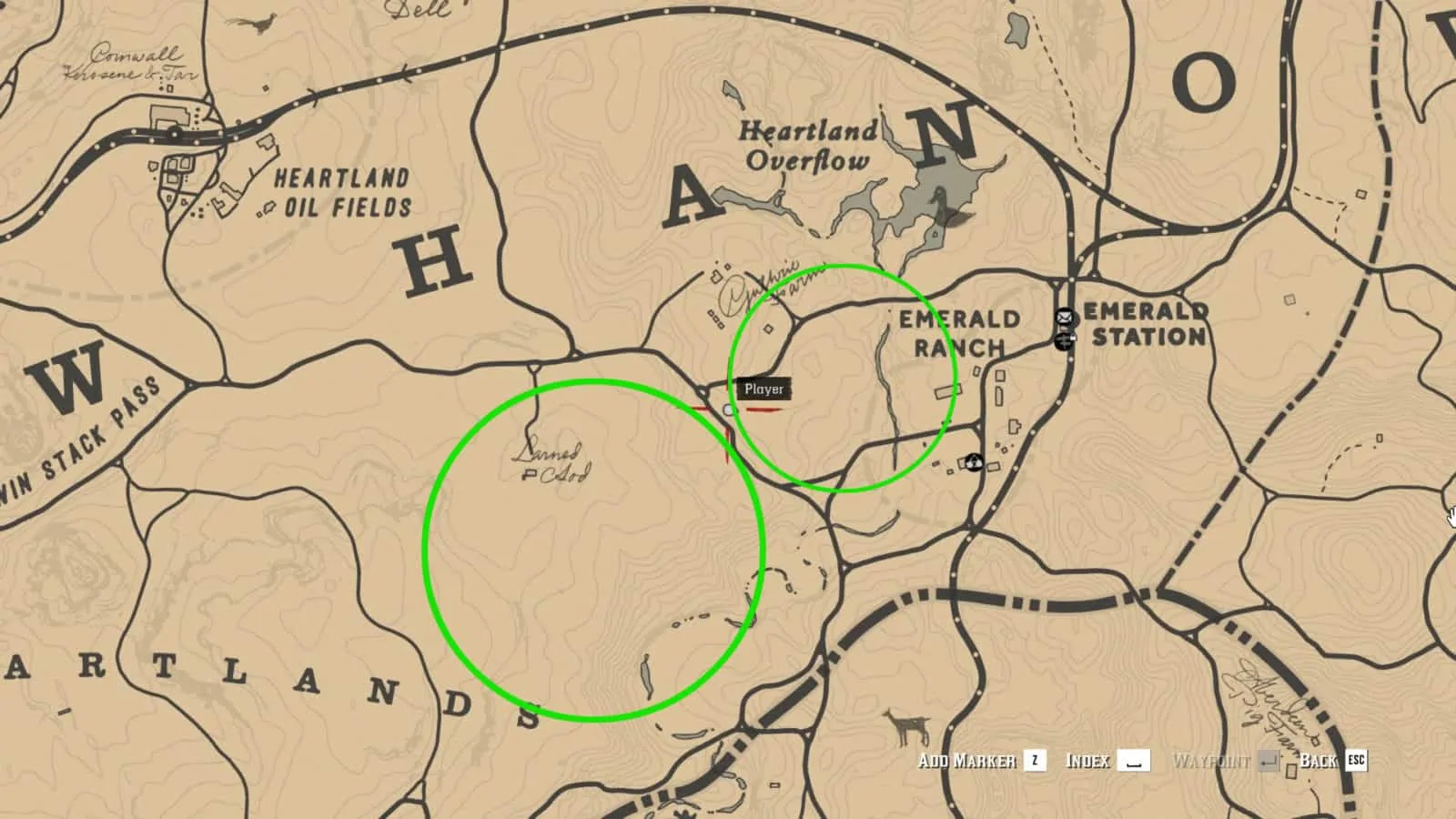Click the grayed-out Waypoint option
The width and height of the screenshot is (1456, 819).
click(x=1213, y=760)
